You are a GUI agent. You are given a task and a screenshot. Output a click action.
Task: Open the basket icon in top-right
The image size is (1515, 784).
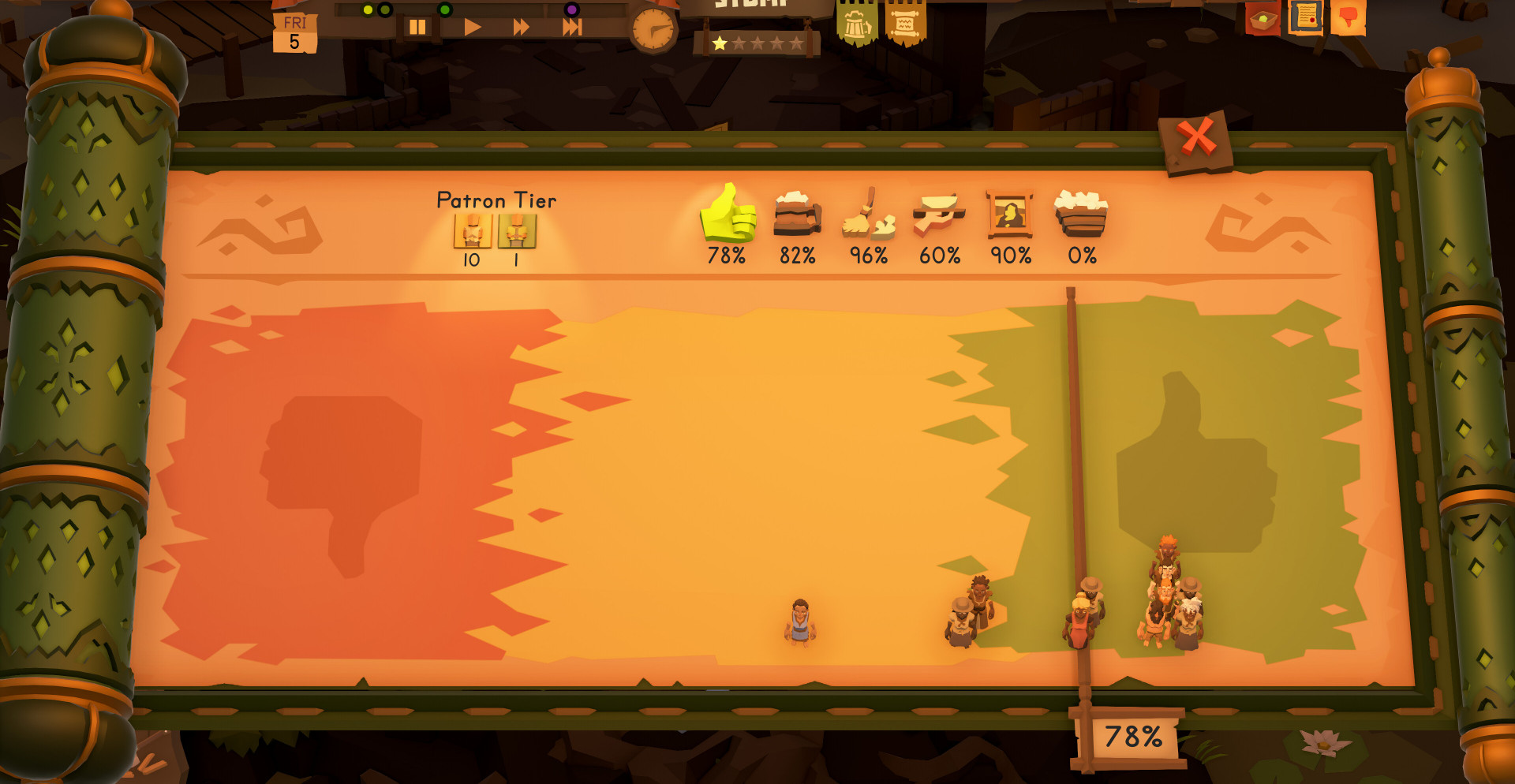(1262, 18)
